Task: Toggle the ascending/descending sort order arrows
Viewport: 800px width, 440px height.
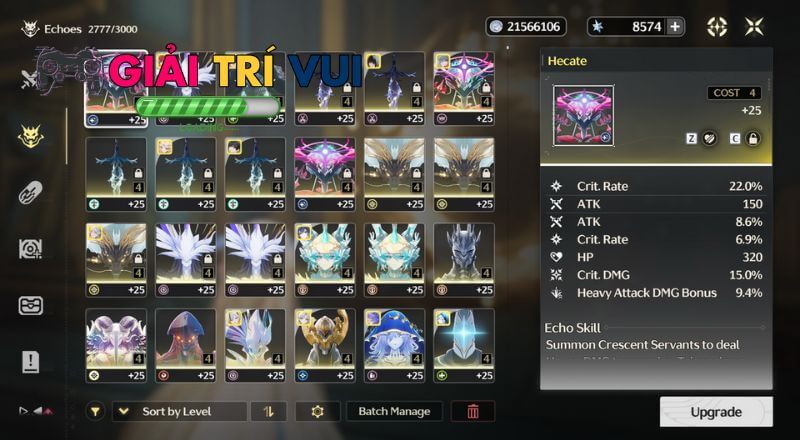Action: [268, 411]
